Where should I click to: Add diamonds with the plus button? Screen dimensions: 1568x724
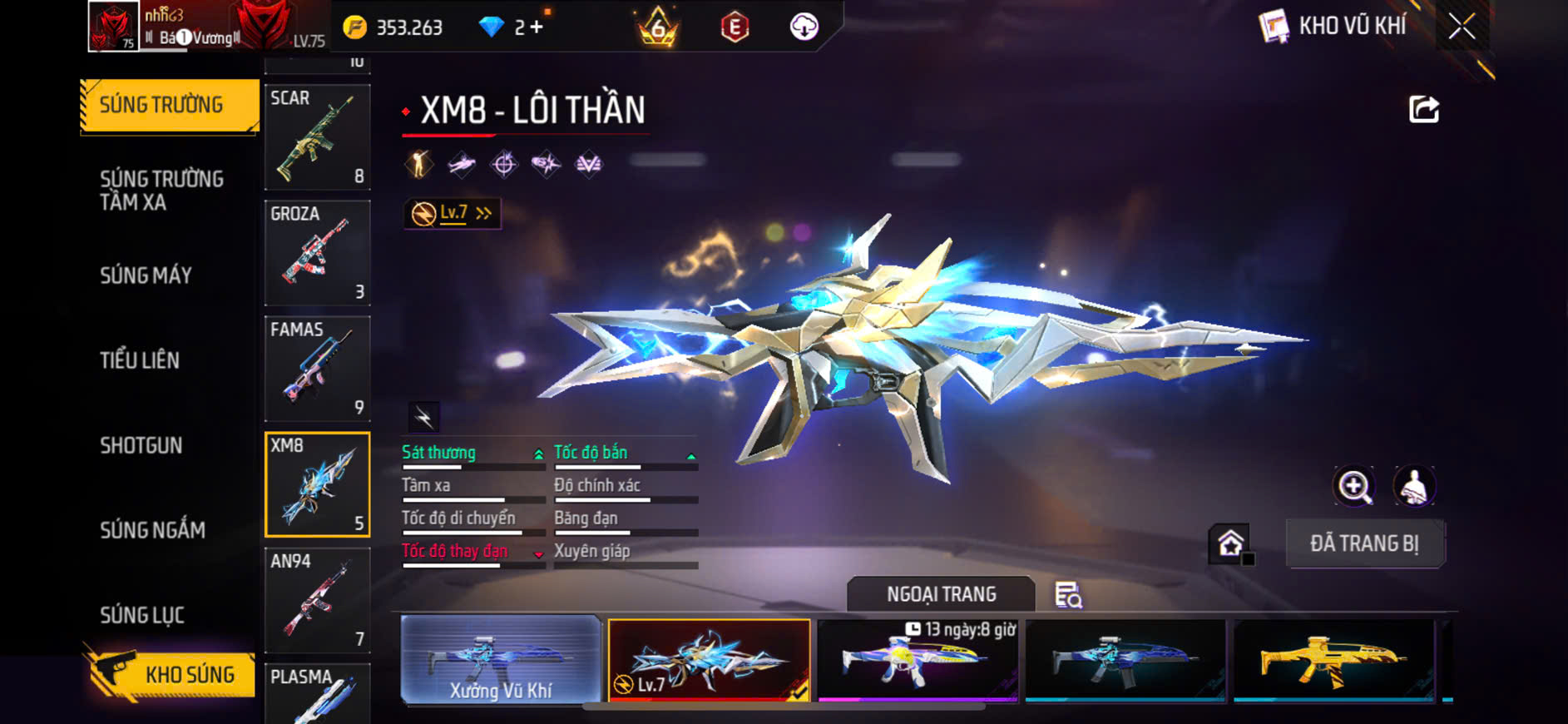[x=537, y=27]
